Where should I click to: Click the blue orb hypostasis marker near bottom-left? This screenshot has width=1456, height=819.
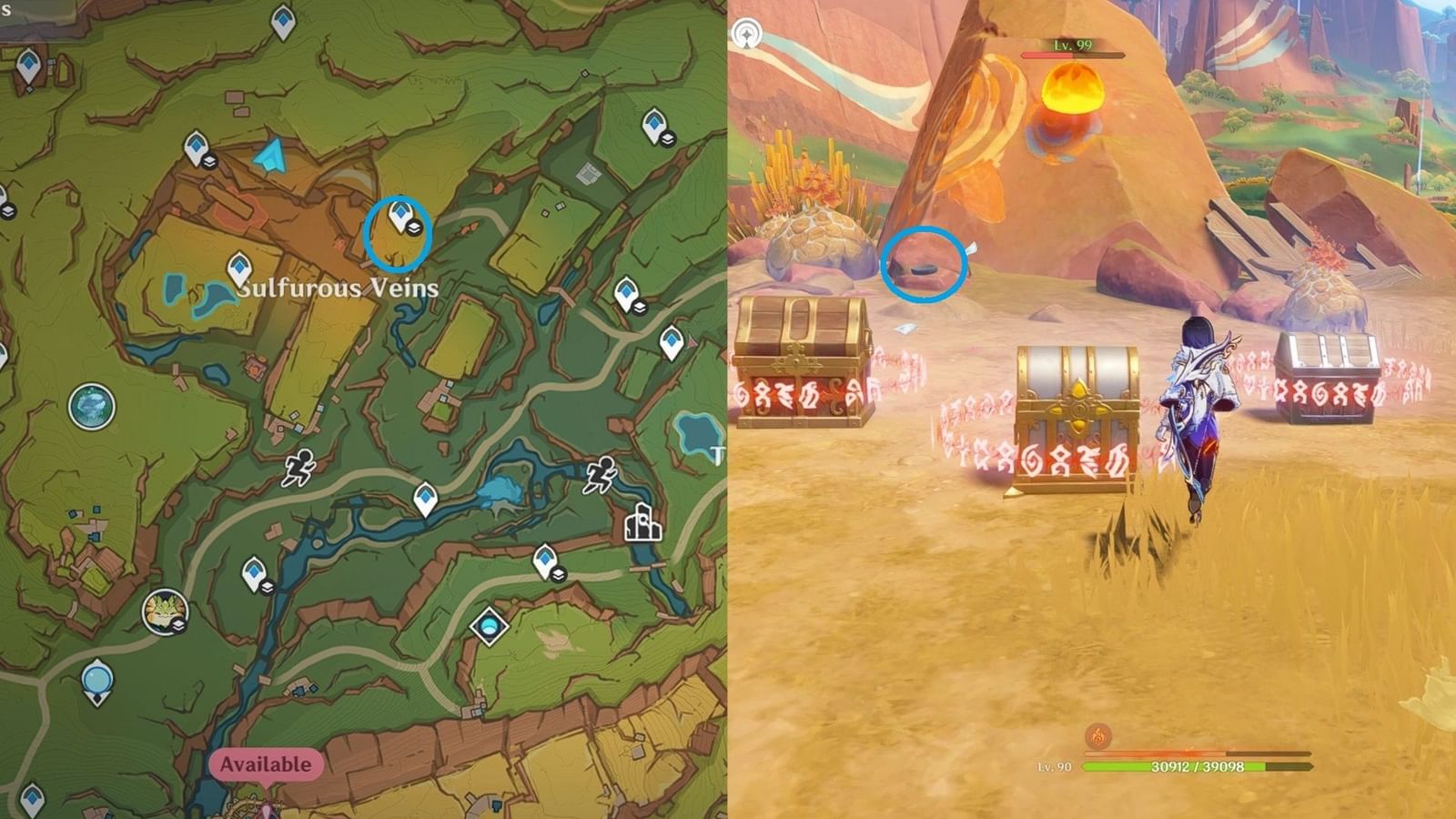[x=96, y=678]
